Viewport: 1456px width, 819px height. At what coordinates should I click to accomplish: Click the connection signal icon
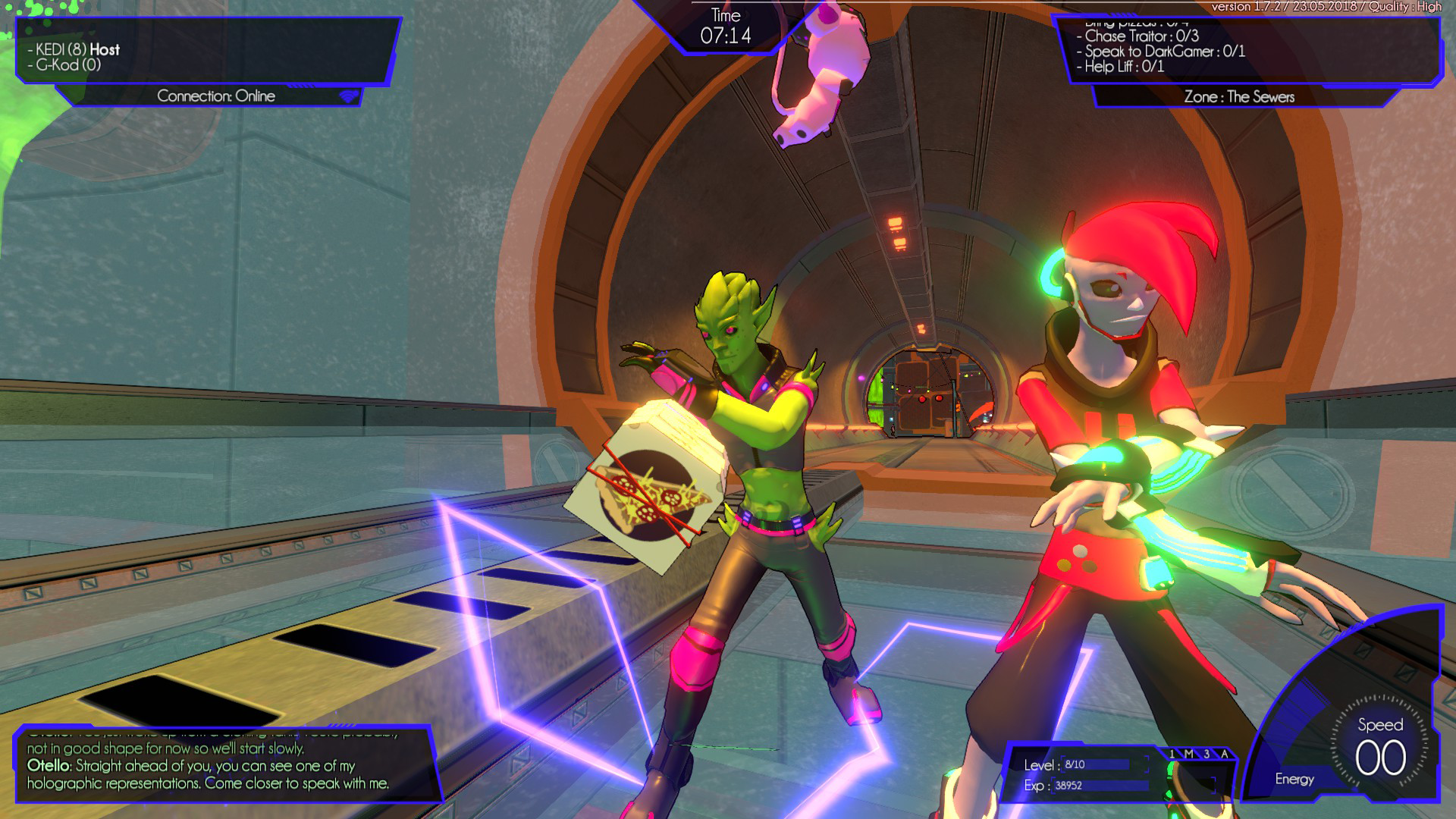click(x=348, y=96)
